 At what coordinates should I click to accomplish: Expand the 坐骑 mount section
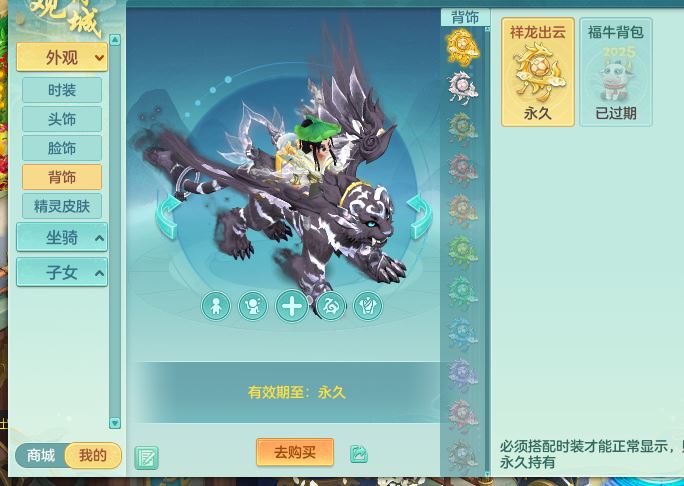click(62, 238)
